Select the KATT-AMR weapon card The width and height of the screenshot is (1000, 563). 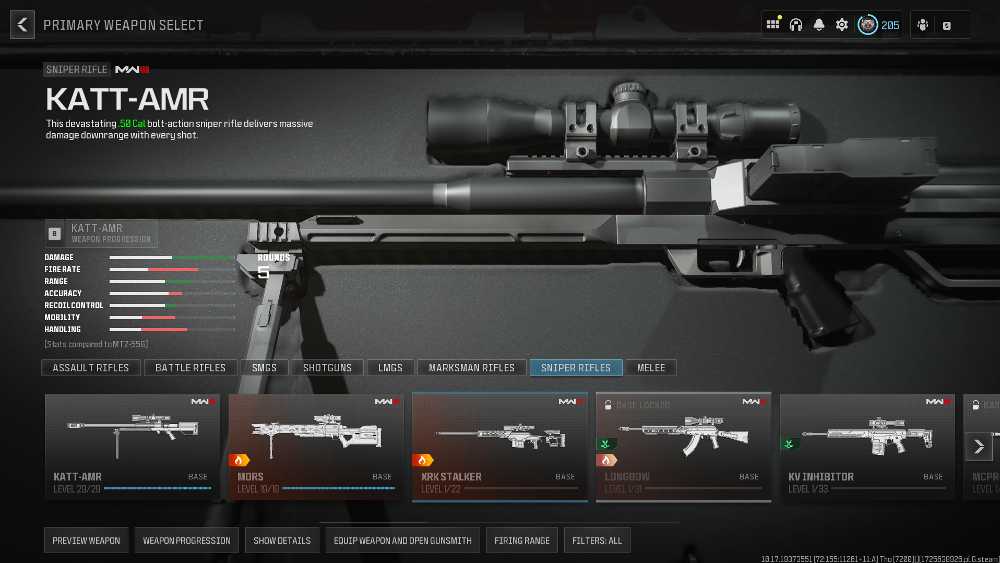coord(132,446)
